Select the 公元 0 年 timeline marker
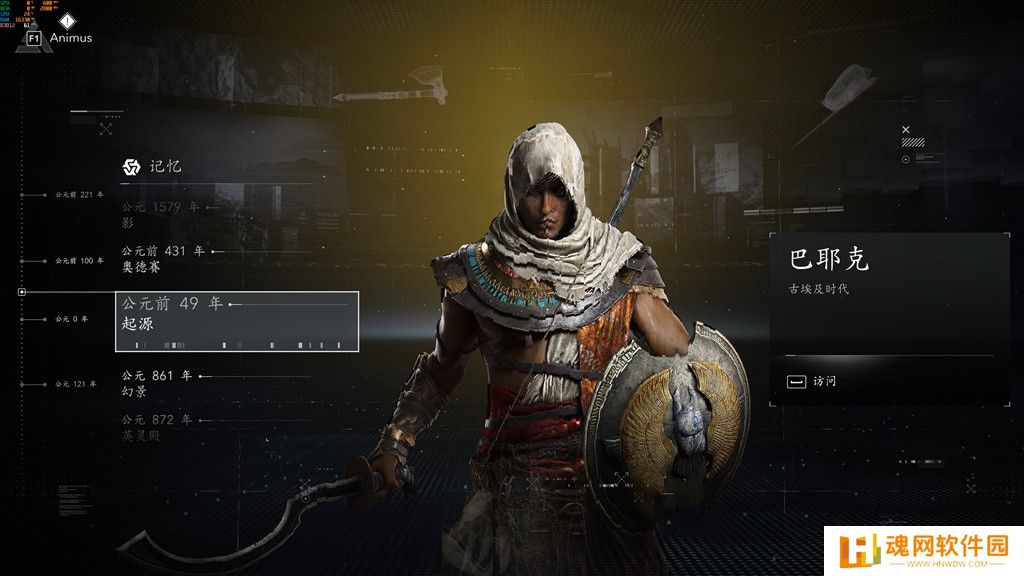1024x576 pixels. pyautogui.click(x=71, y=319)
